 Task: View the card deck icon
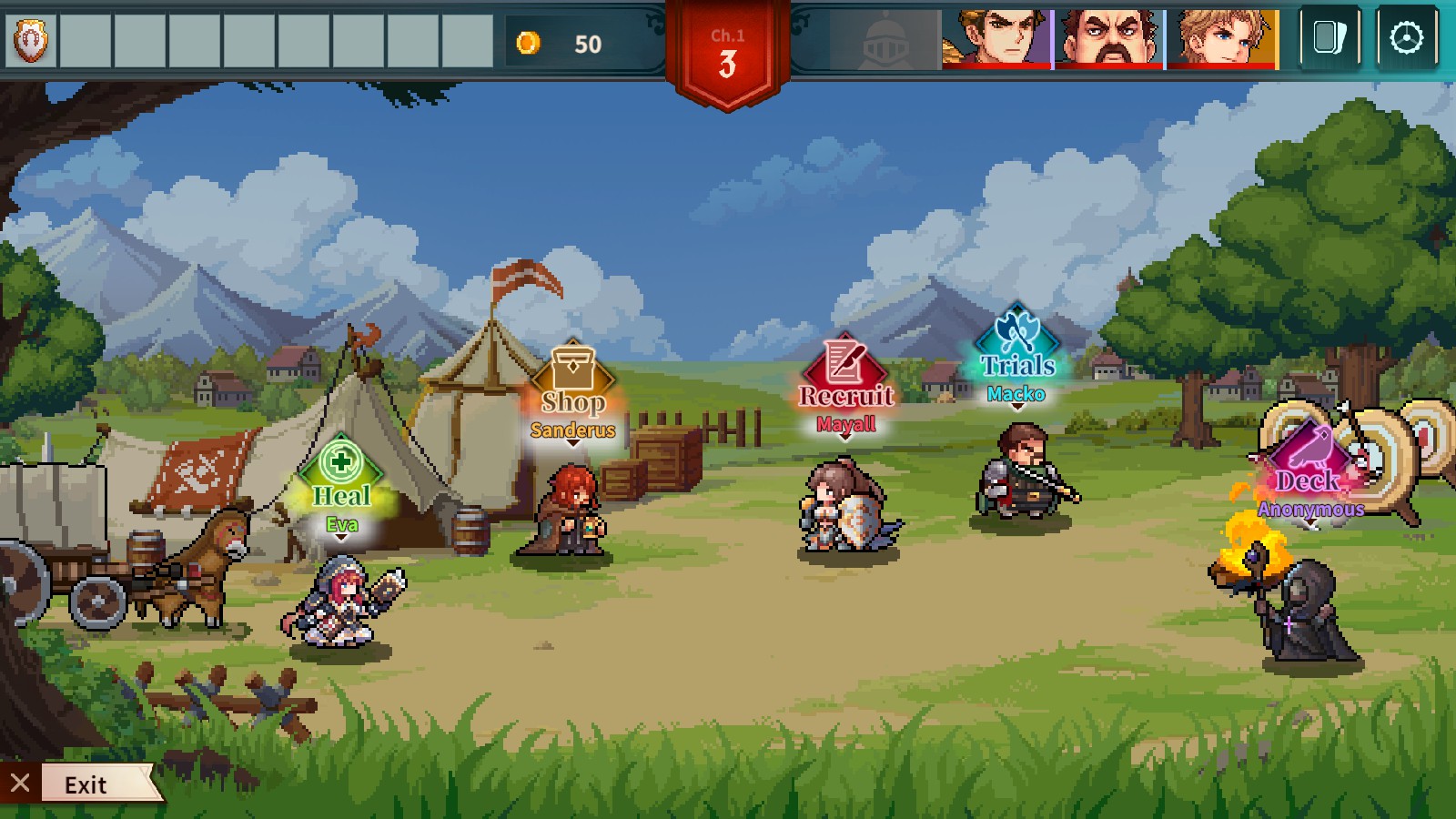[x=1330, y=38]
